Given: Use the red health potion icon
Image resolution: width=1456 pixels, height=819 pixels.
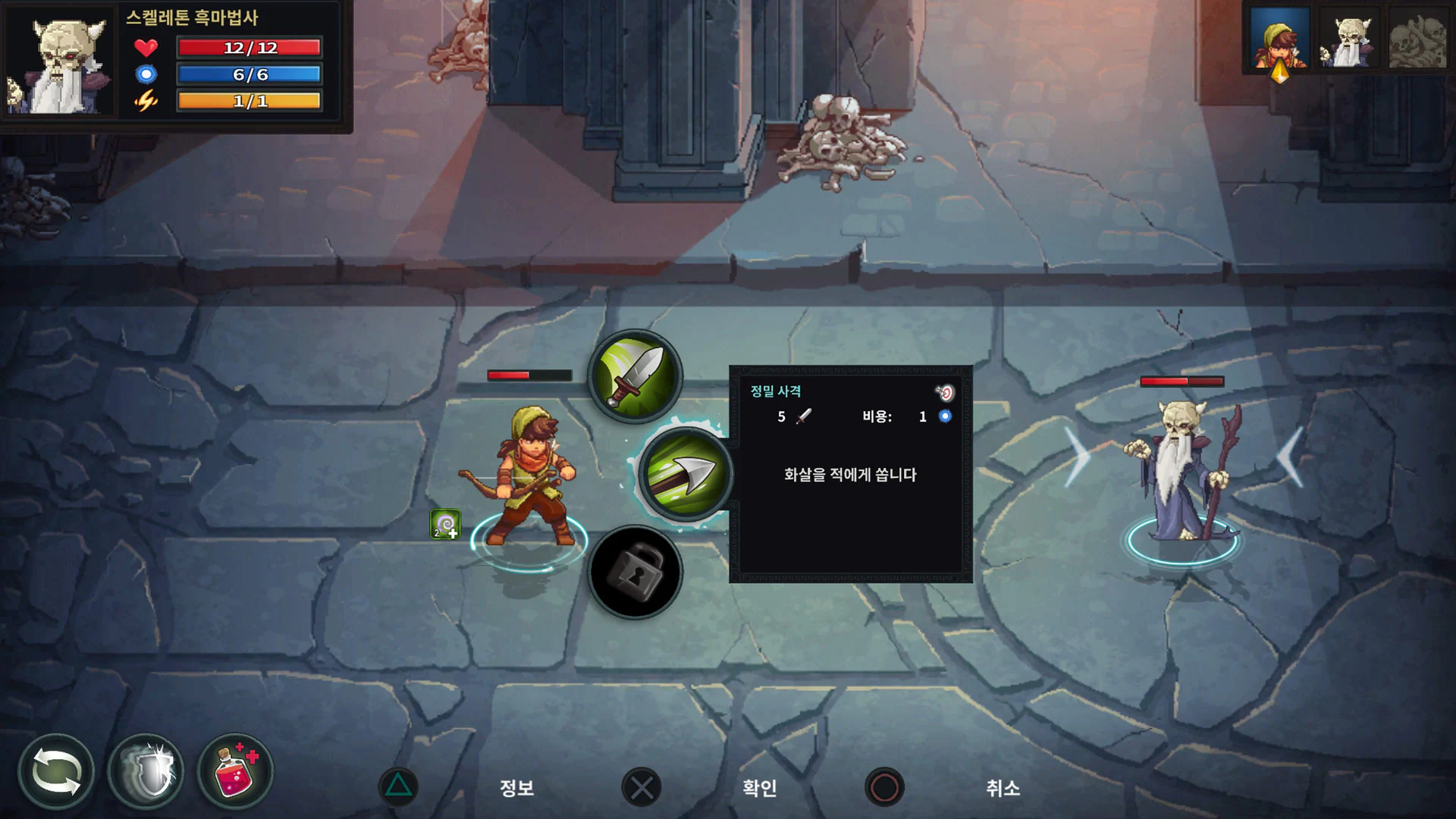Looking at the screenshot, I should click(234, 770).
